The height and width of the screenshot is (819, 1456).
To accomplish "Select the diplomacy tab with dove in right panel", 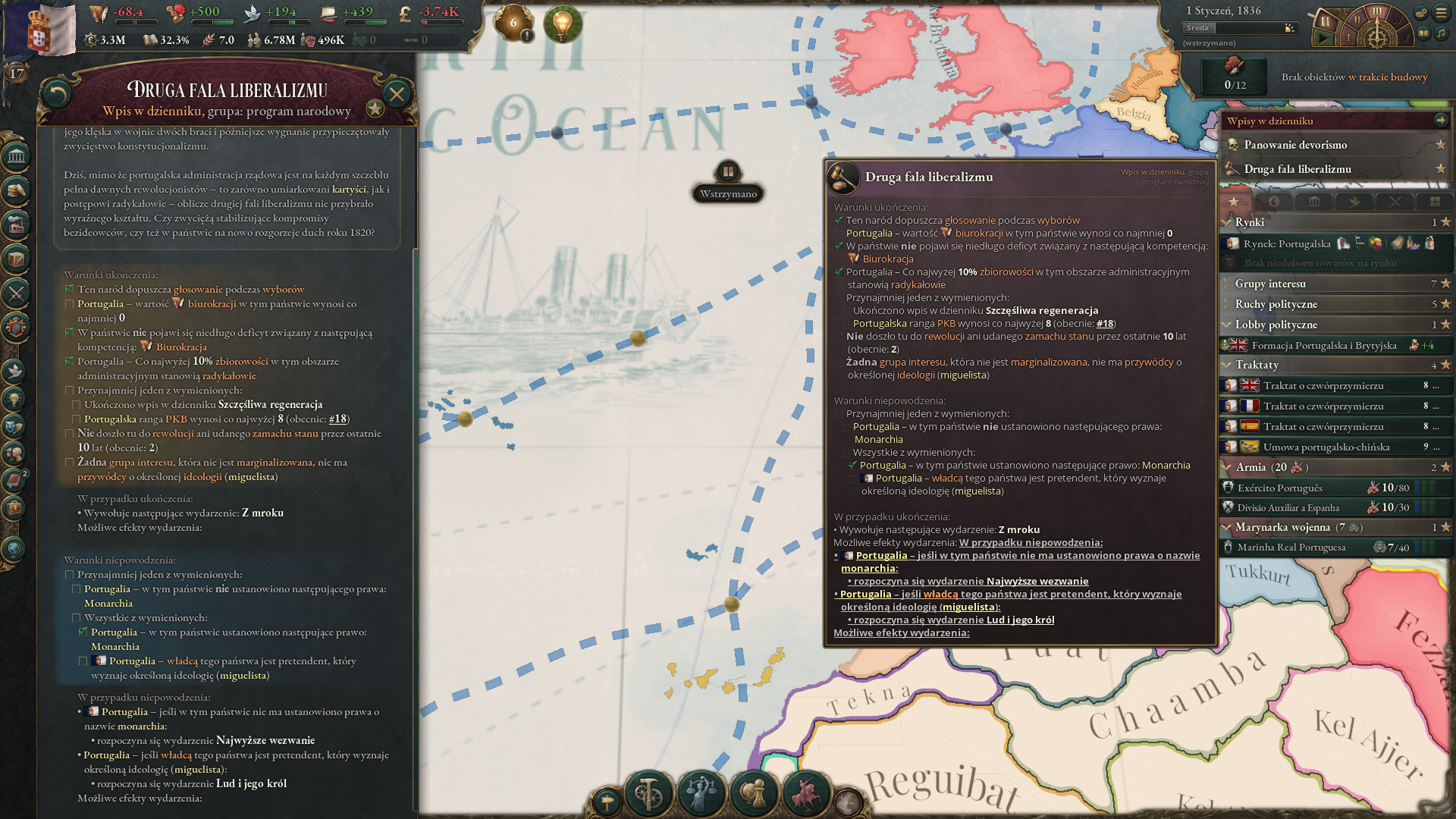I will click(1355, 202).
